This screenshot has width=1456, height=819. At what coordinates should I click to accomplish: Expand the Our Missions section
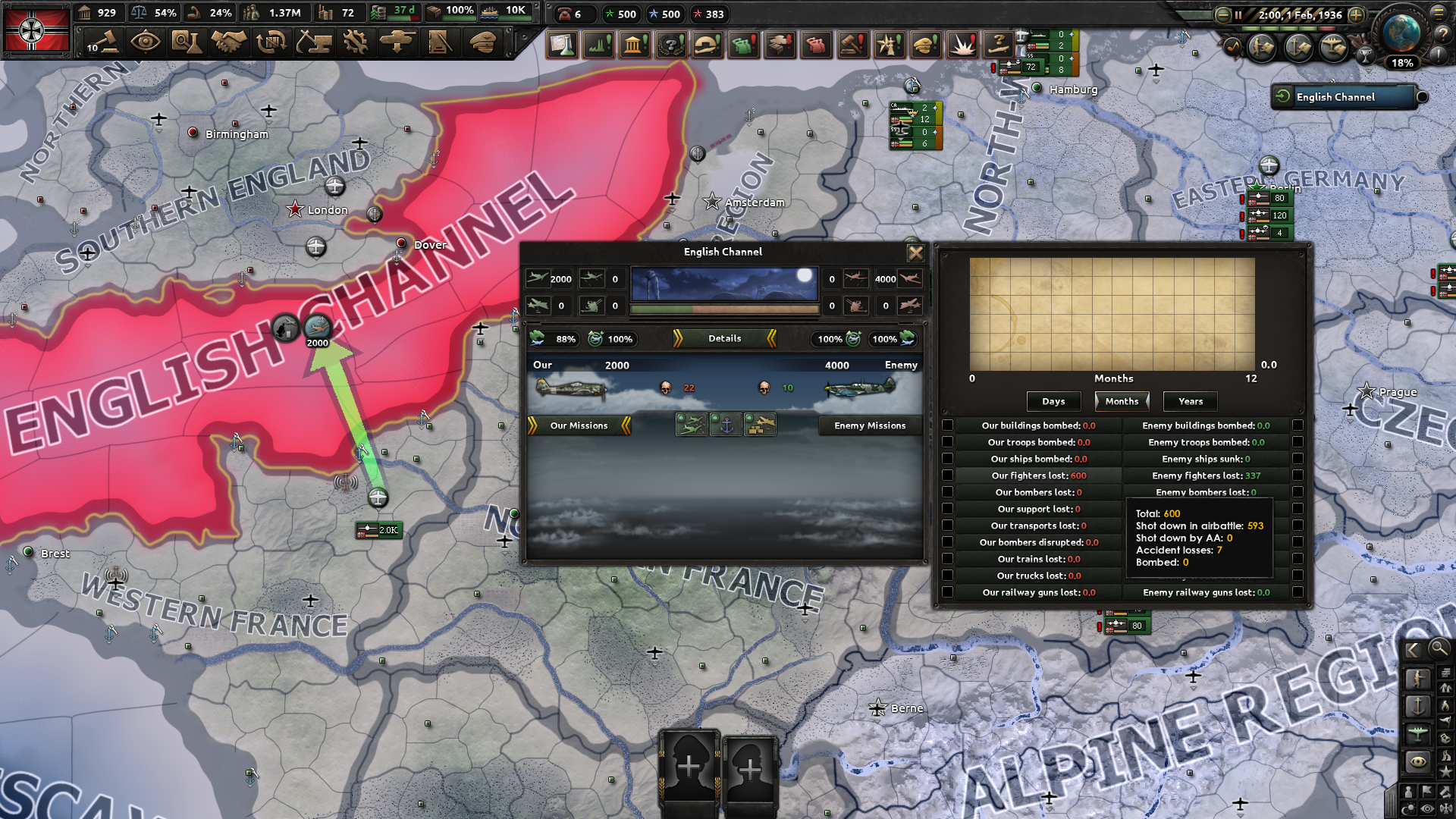579,425
